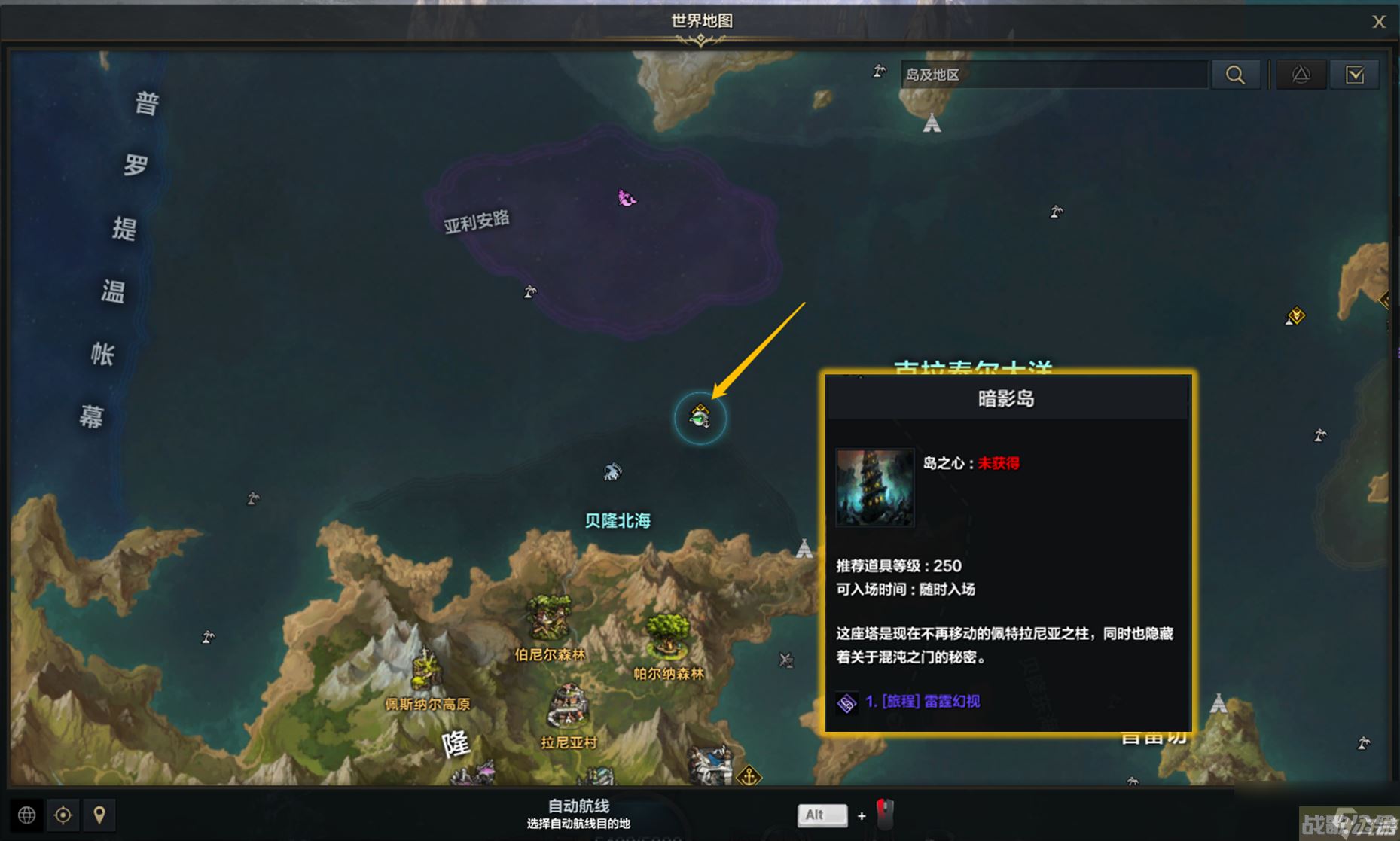Select the location pin marker icon

coord(100,815)
